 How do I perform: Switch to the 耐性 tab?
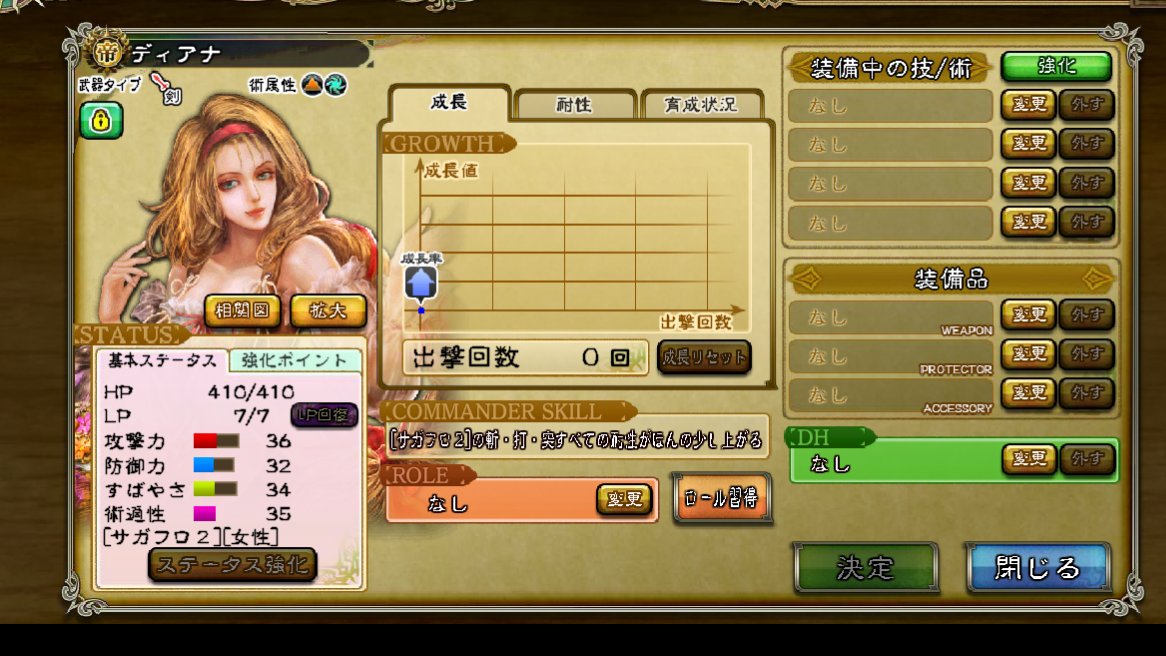pos(574,105)
